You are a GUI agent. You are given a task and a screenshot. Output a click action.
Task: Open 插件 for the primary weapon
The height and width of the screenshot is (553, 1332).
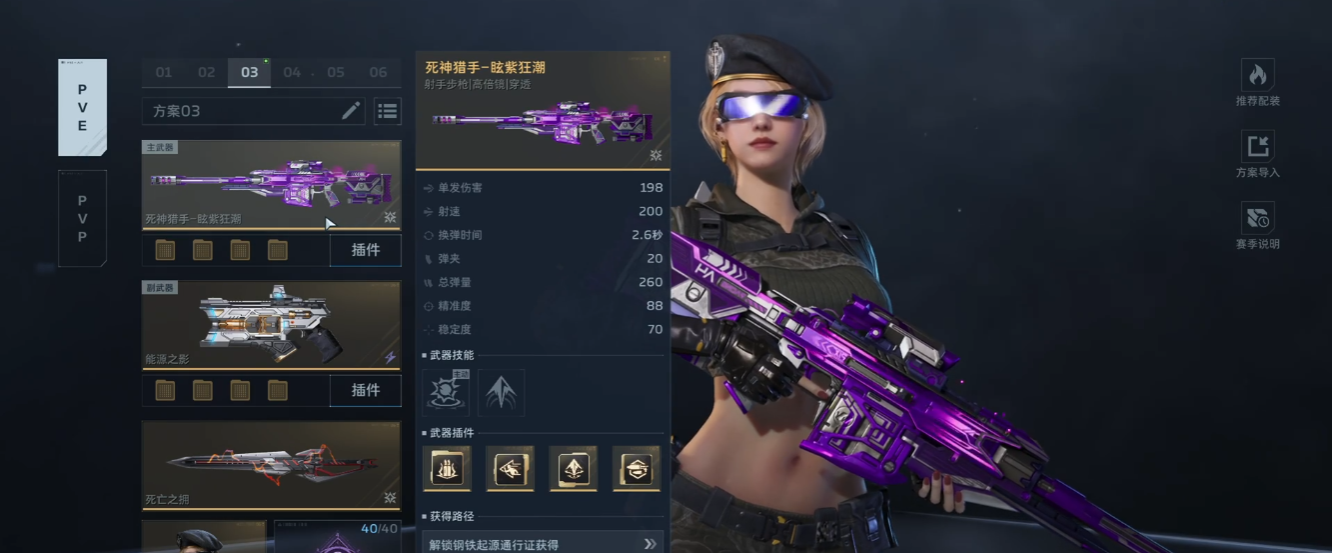(x=365, y=250)
